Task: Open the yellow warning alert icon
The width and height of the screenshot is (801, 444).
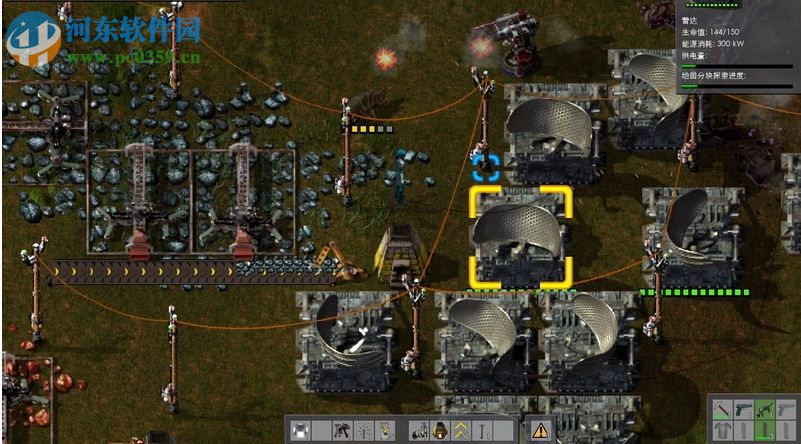Action: (540, 431)
